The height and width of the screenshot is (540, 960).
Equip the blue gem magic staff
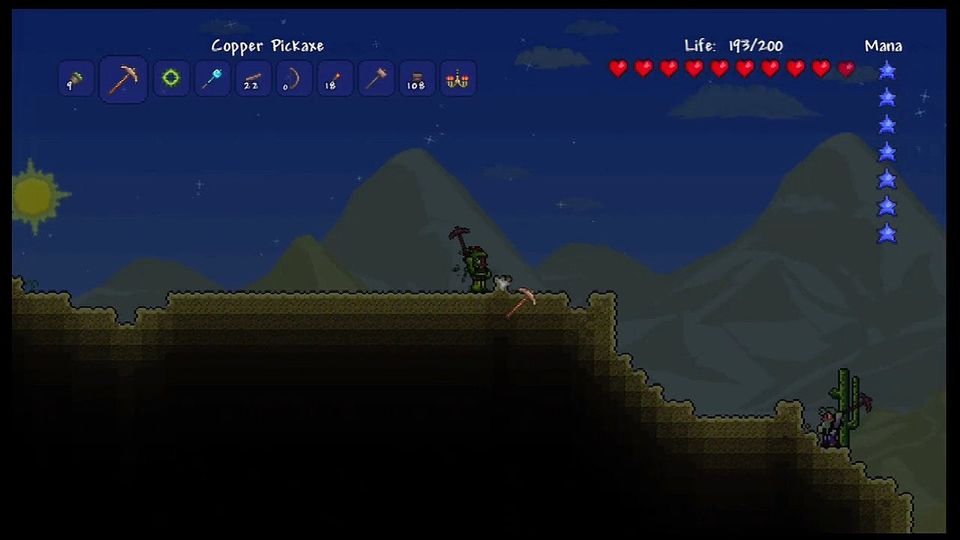tap(213, 79)
